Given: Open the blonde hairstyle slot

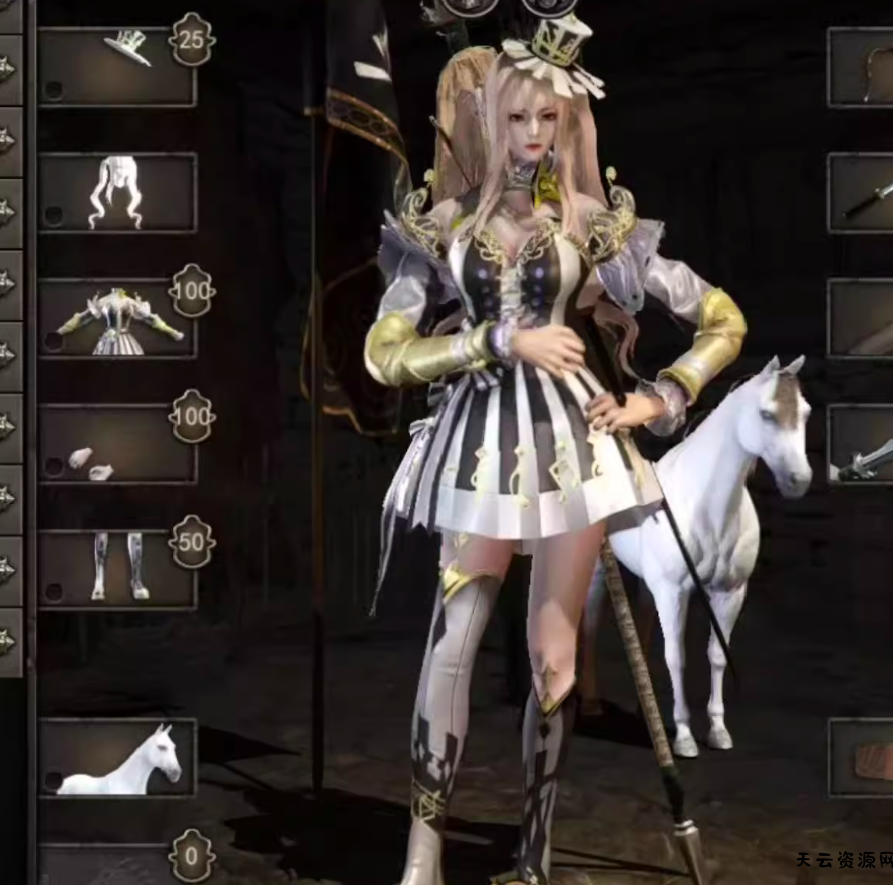Looking at the screenshot, I should (117, 192).
